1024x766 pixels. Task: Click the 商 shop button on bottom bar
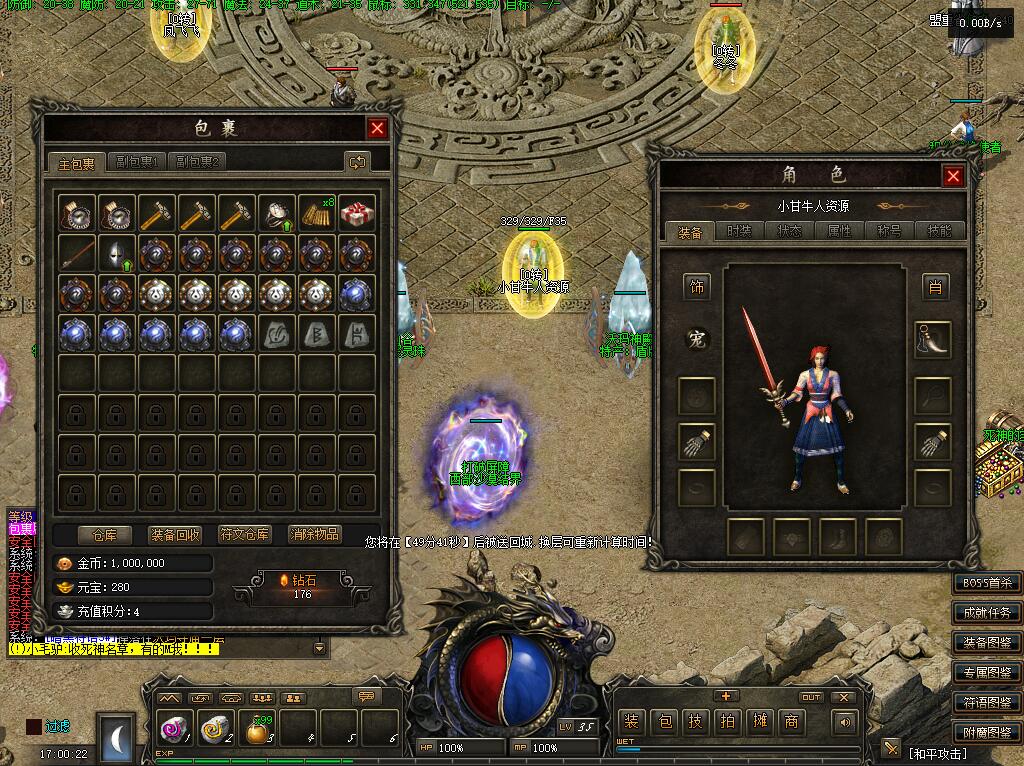coord(790,721)
